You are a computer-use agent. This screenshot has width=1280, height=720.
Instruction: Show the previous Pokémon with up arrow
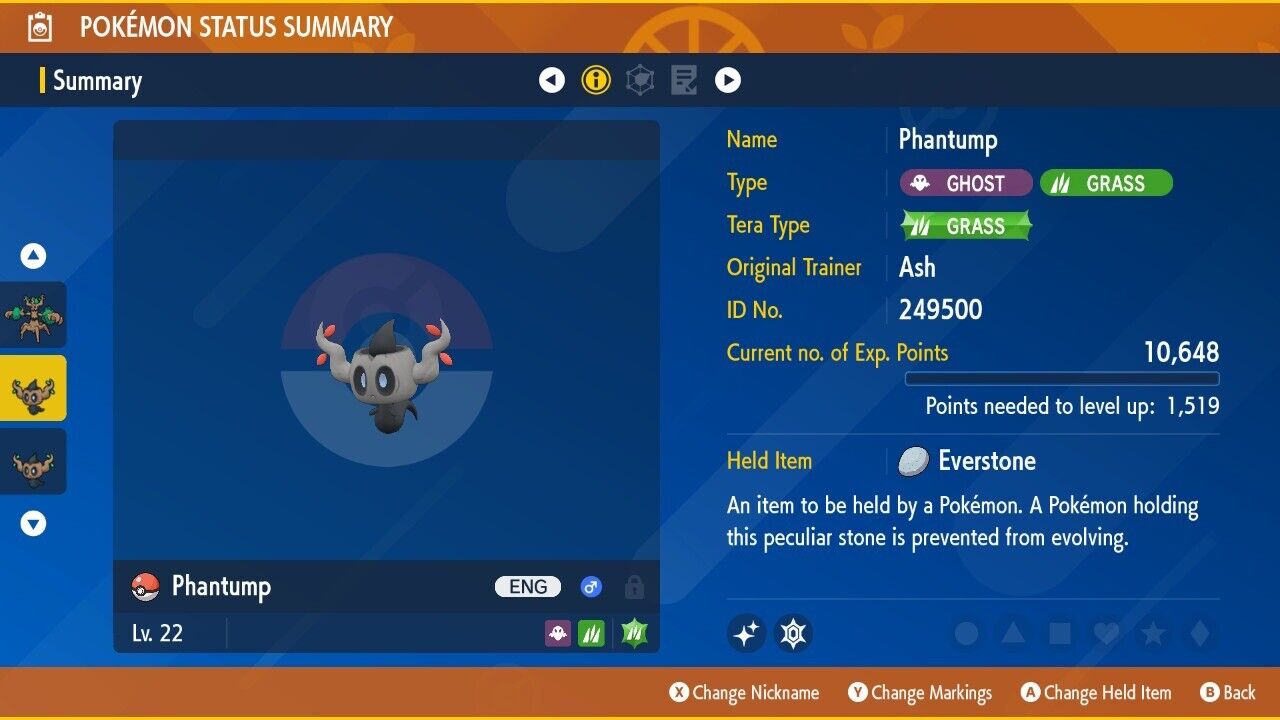pos(33,257)
